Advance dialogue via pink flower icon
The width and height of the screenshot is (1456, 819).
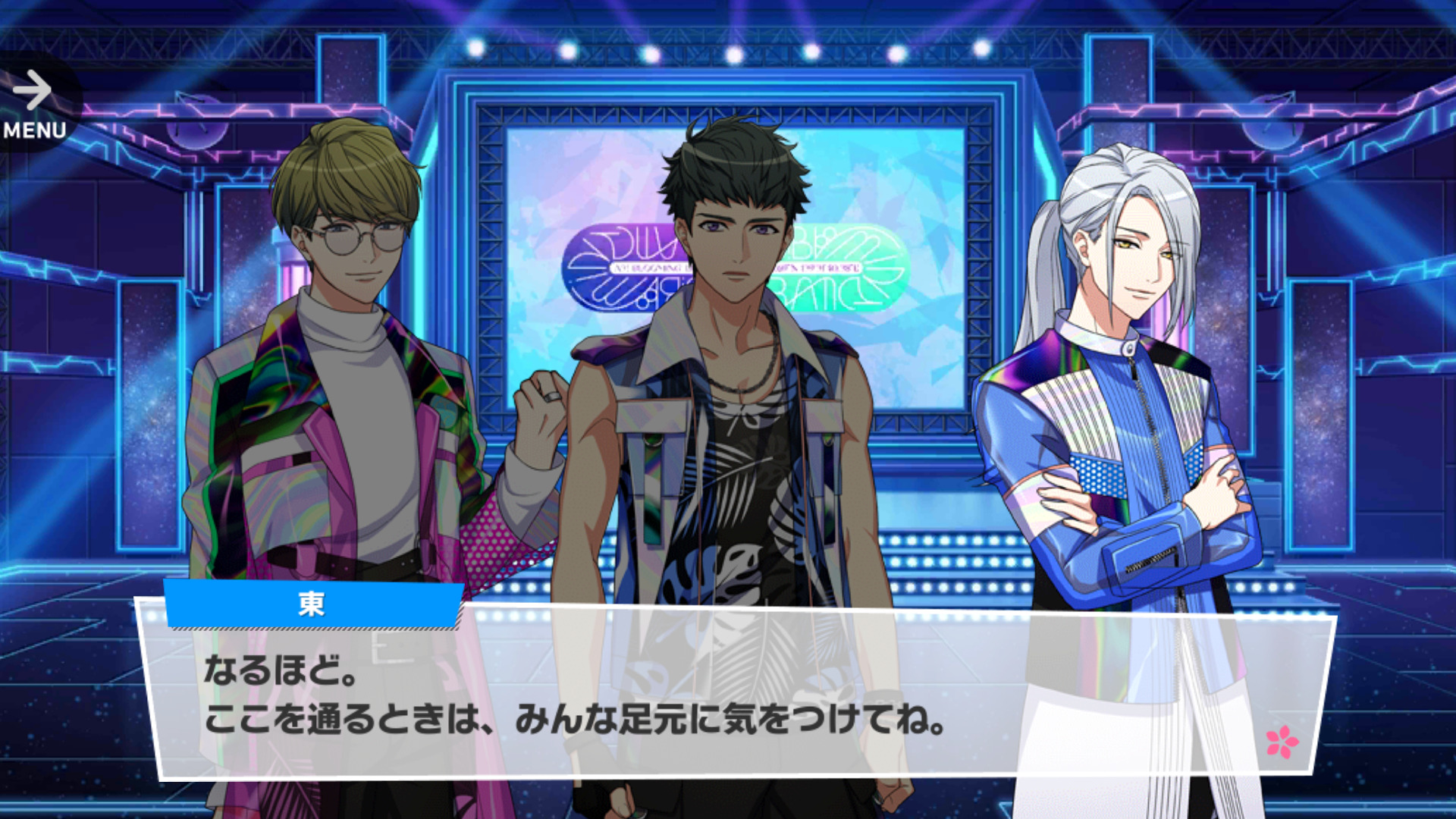pyautogui.click(x=1282, y=741)
